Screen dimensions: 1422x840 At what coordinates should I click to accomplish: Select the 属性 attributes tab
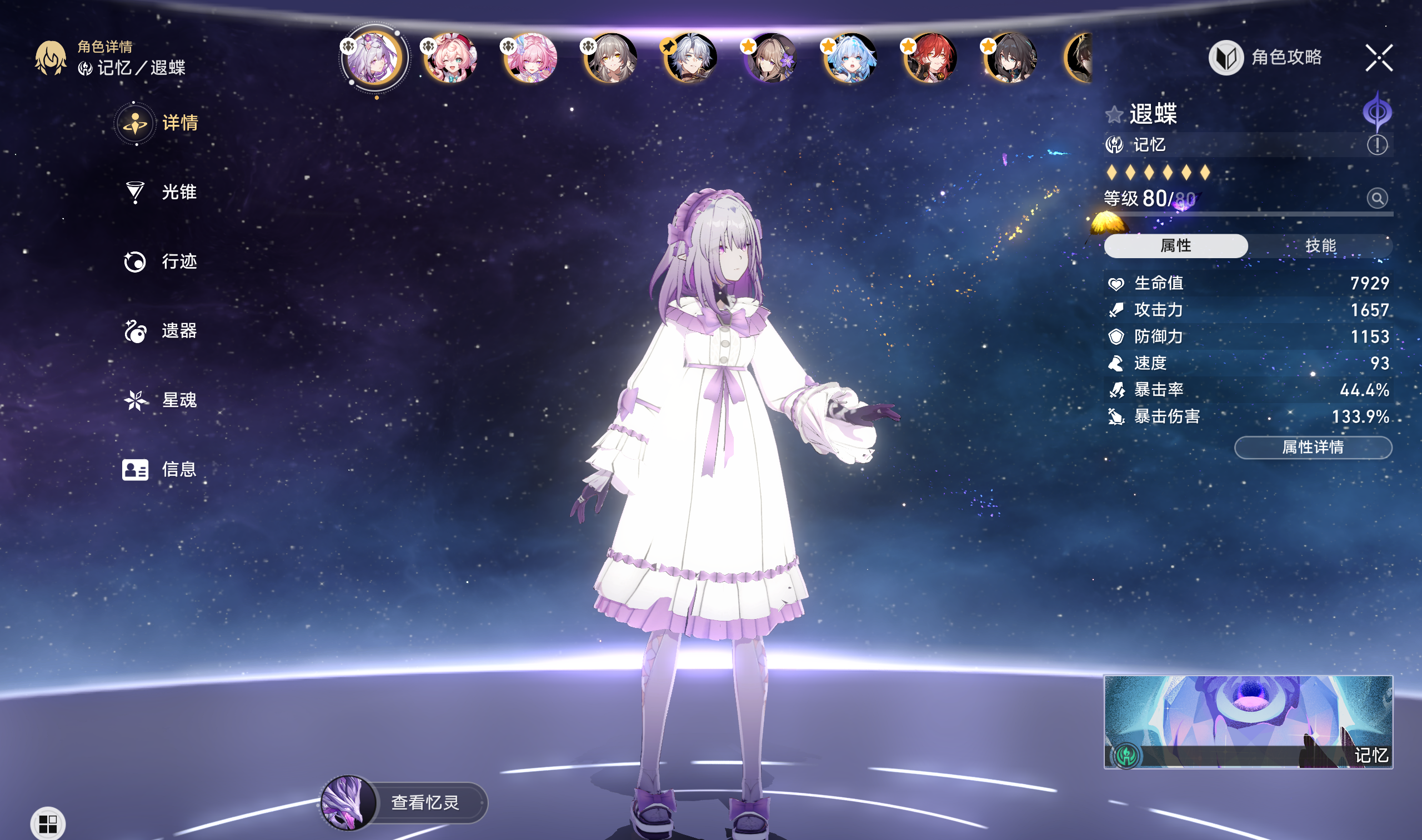pos(1176,245)
